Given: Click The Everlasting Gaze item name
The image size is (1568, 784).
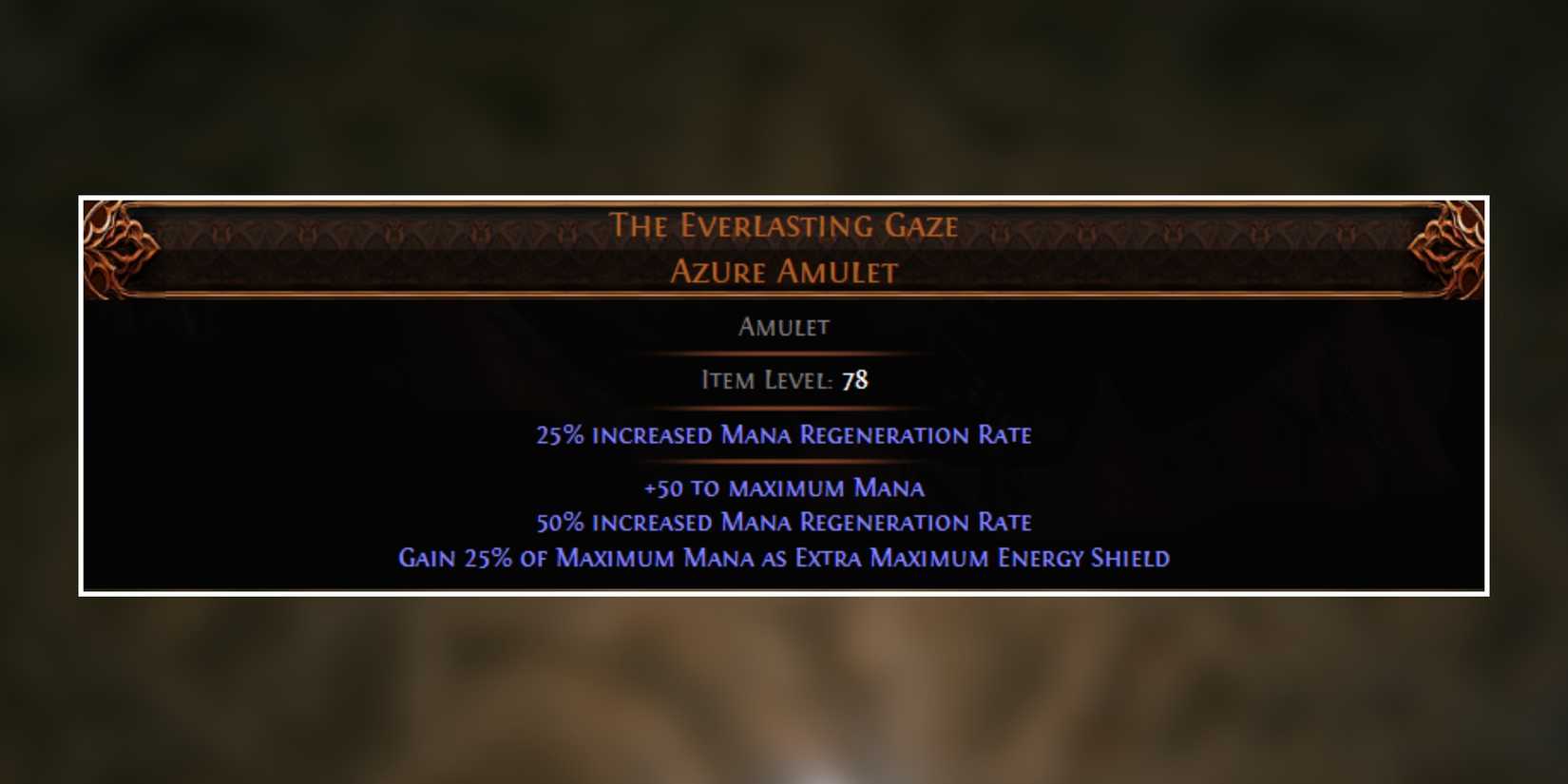Looking at the screenshot, I should point(785,226).
